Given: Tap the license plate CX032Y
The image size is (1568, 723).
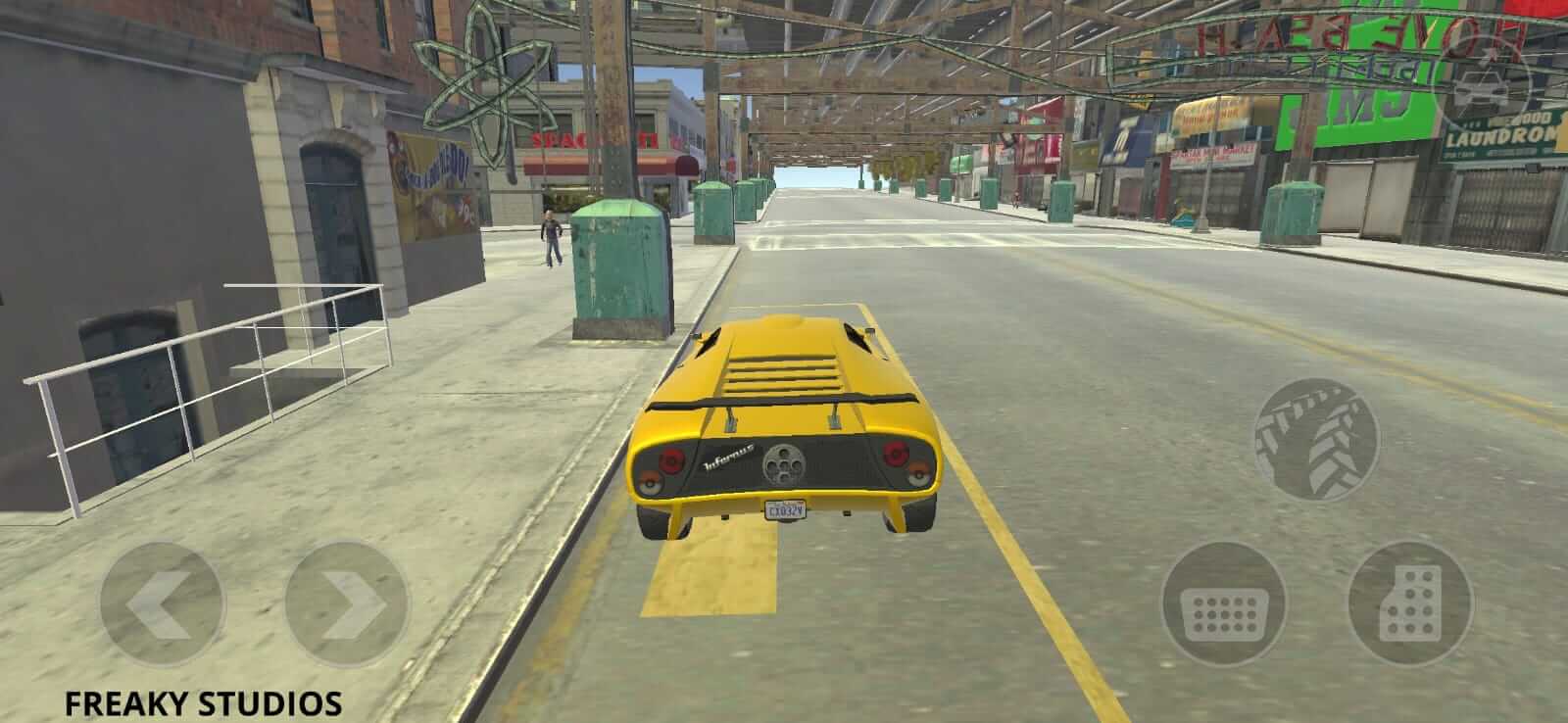Looking at the screenshot, I should pos(784,508).
